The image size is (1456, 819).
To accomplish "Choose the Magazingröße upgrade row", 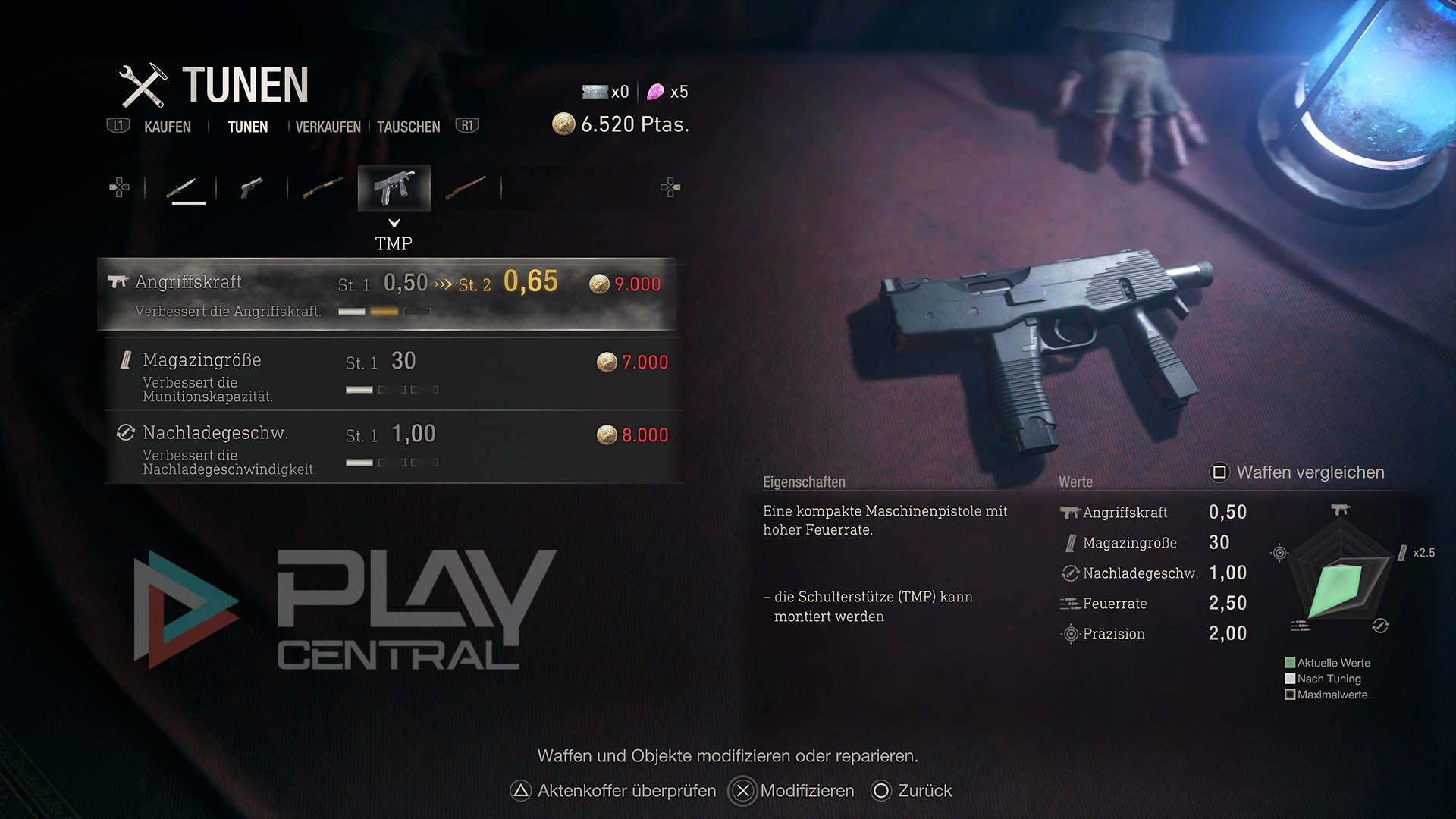I will (x=393, y=374).
